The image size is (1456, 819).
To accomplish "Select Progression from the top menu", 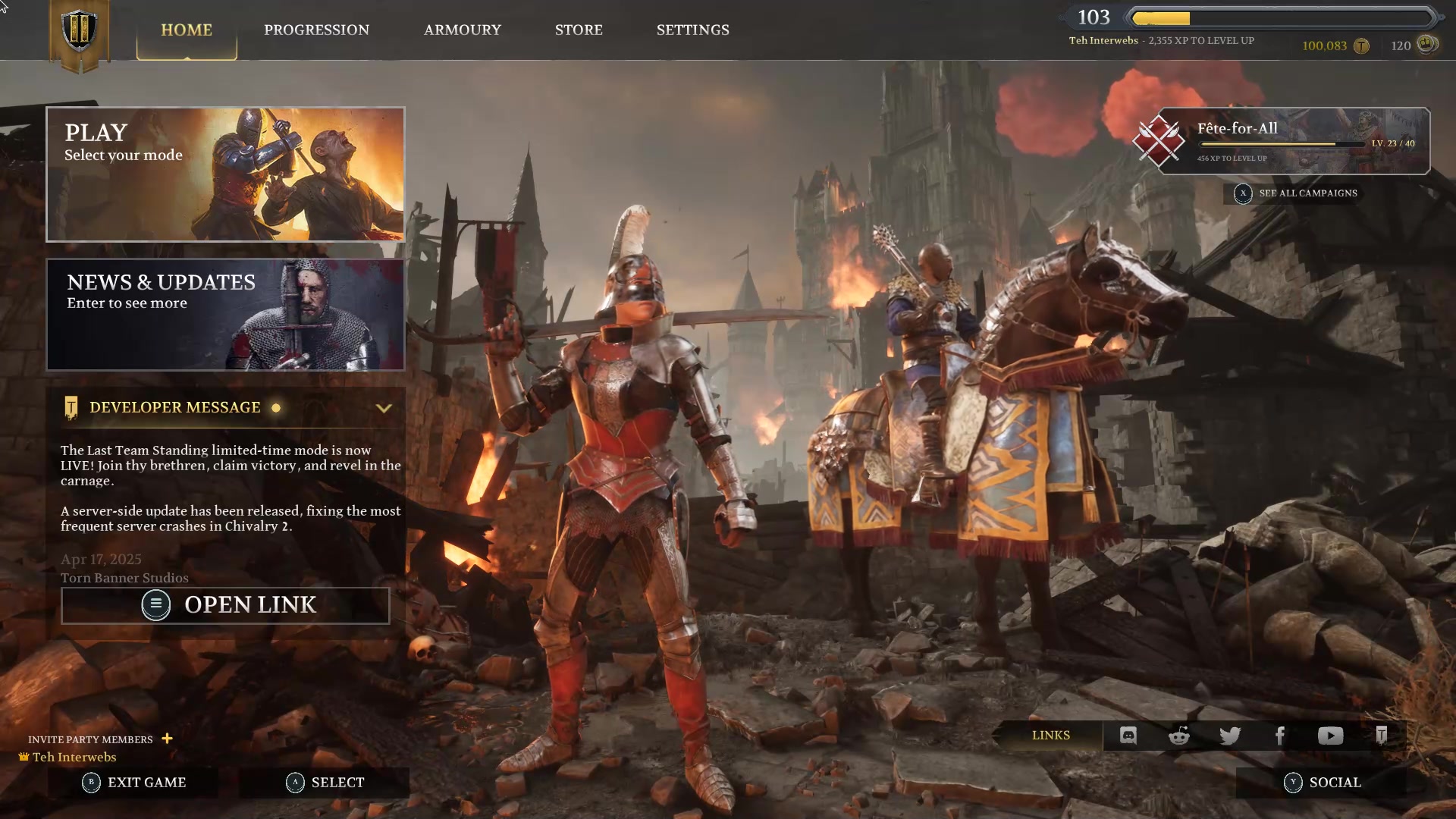I will pyautogui.click(x=316, y=30).
